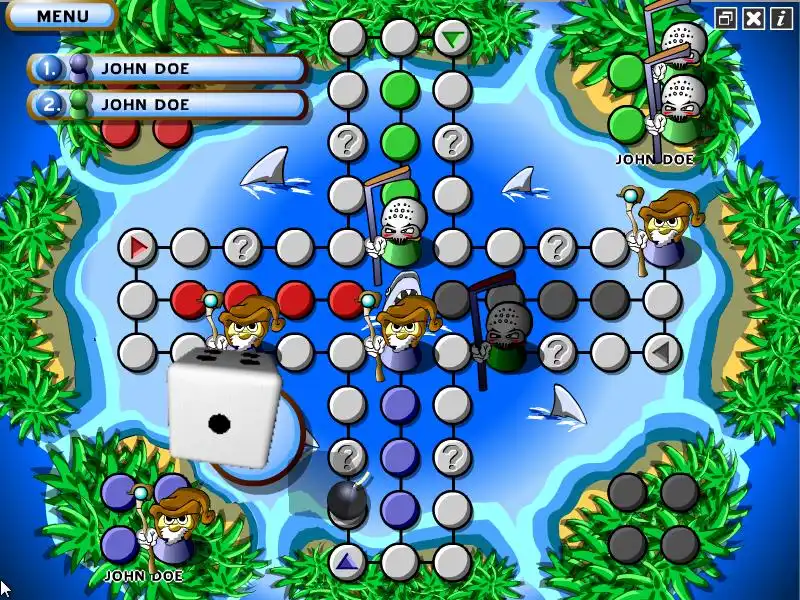Close the game with the X button
The width and height of the screenshot is (800, 600).
click(754, 18)
